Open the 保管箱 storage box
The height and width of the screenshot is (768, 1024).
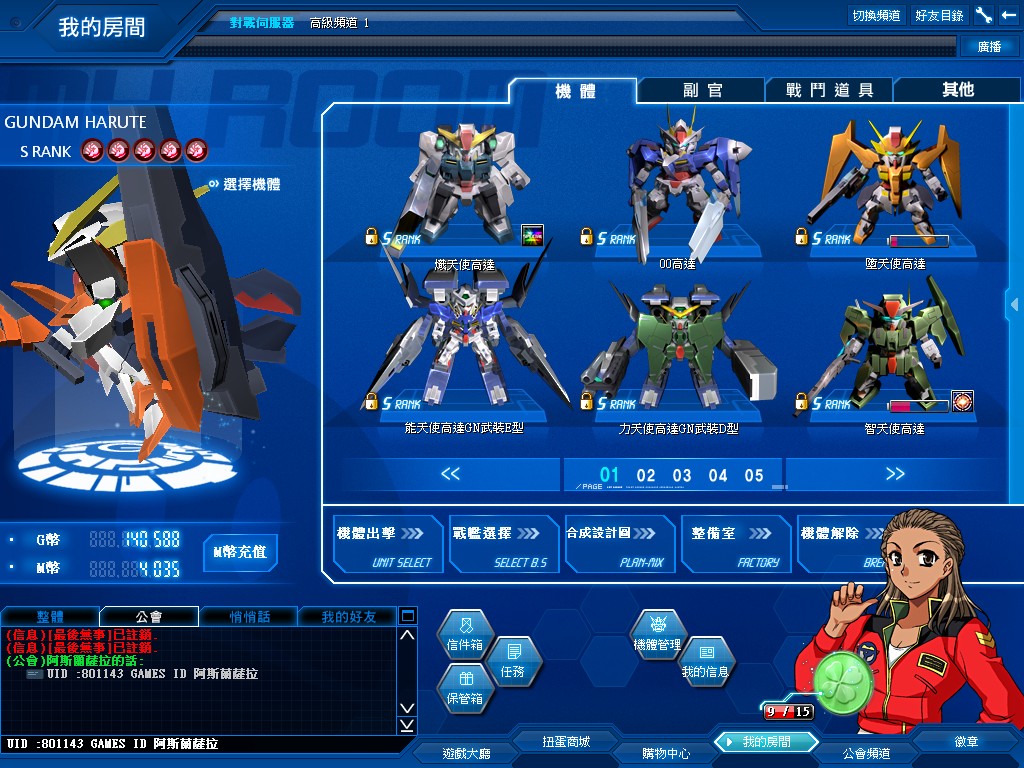tap(465, 688)
